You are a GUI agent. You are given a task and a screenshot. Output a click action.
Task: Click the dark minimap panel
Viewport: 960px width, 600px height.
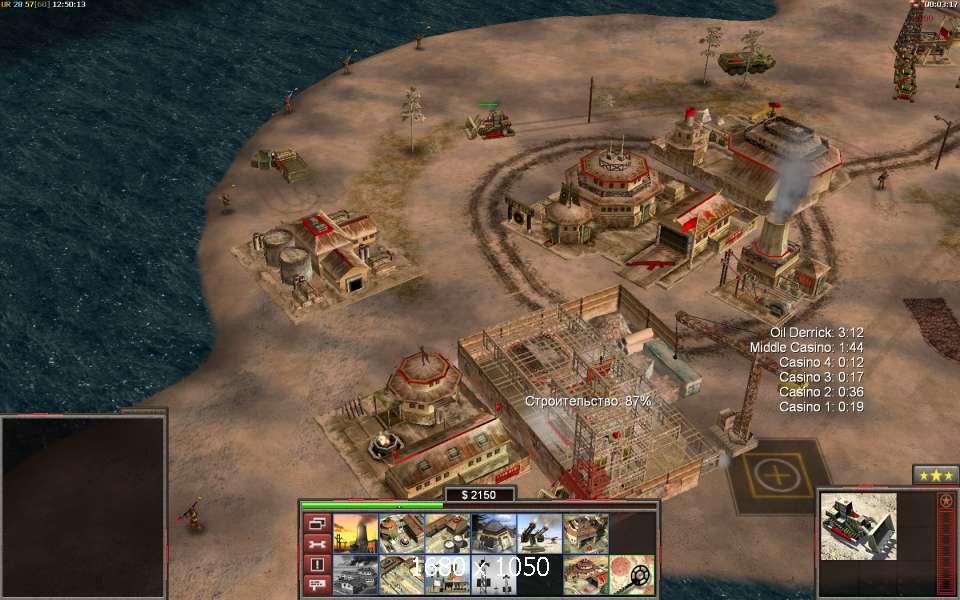[x=83, y=506]
